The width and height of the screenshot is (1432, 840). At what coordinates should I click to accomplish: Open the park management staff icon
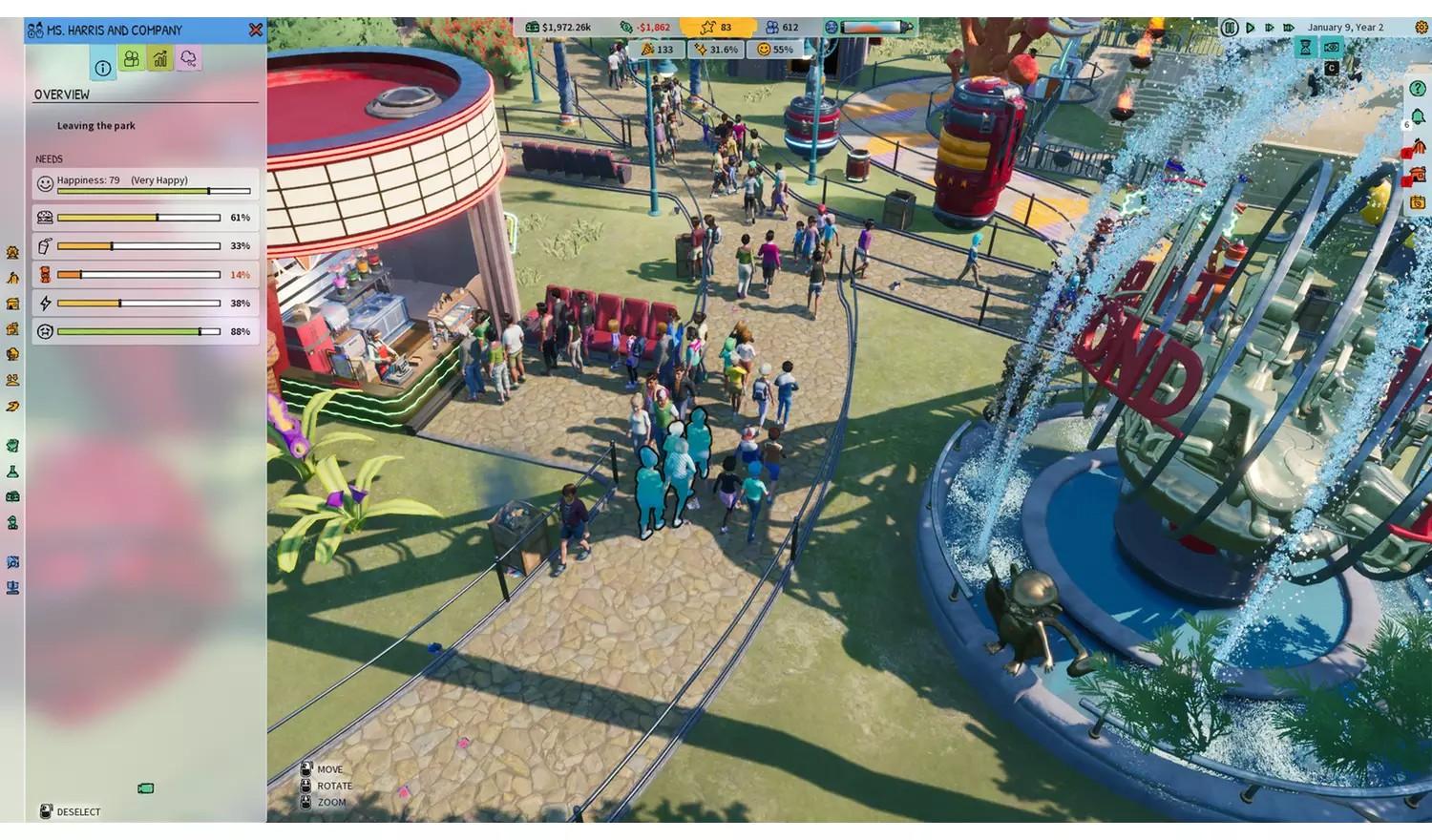point(11,521)
